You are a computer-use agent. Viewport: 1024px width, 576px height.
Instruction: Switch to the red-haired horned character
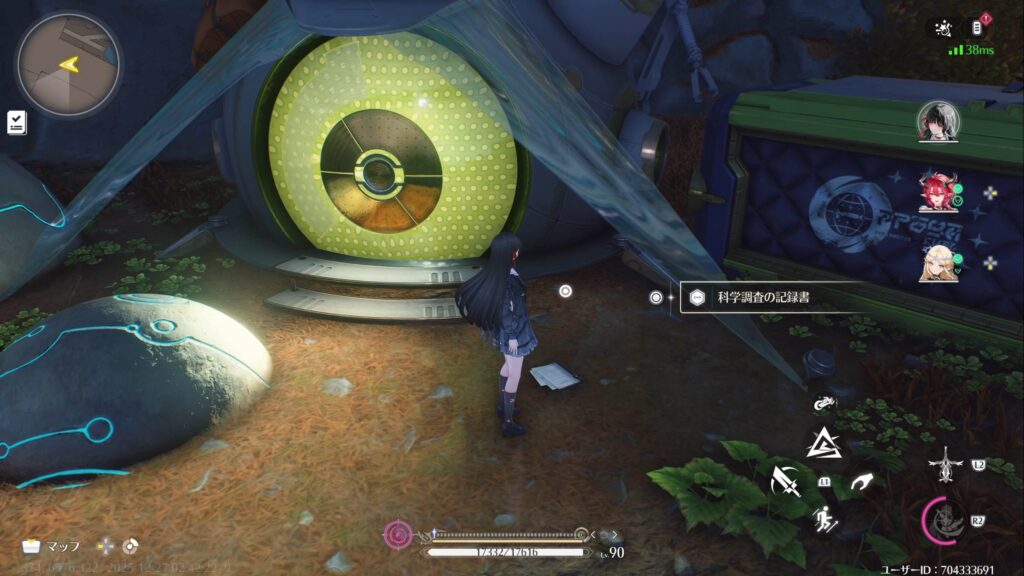tap(938, 191)
